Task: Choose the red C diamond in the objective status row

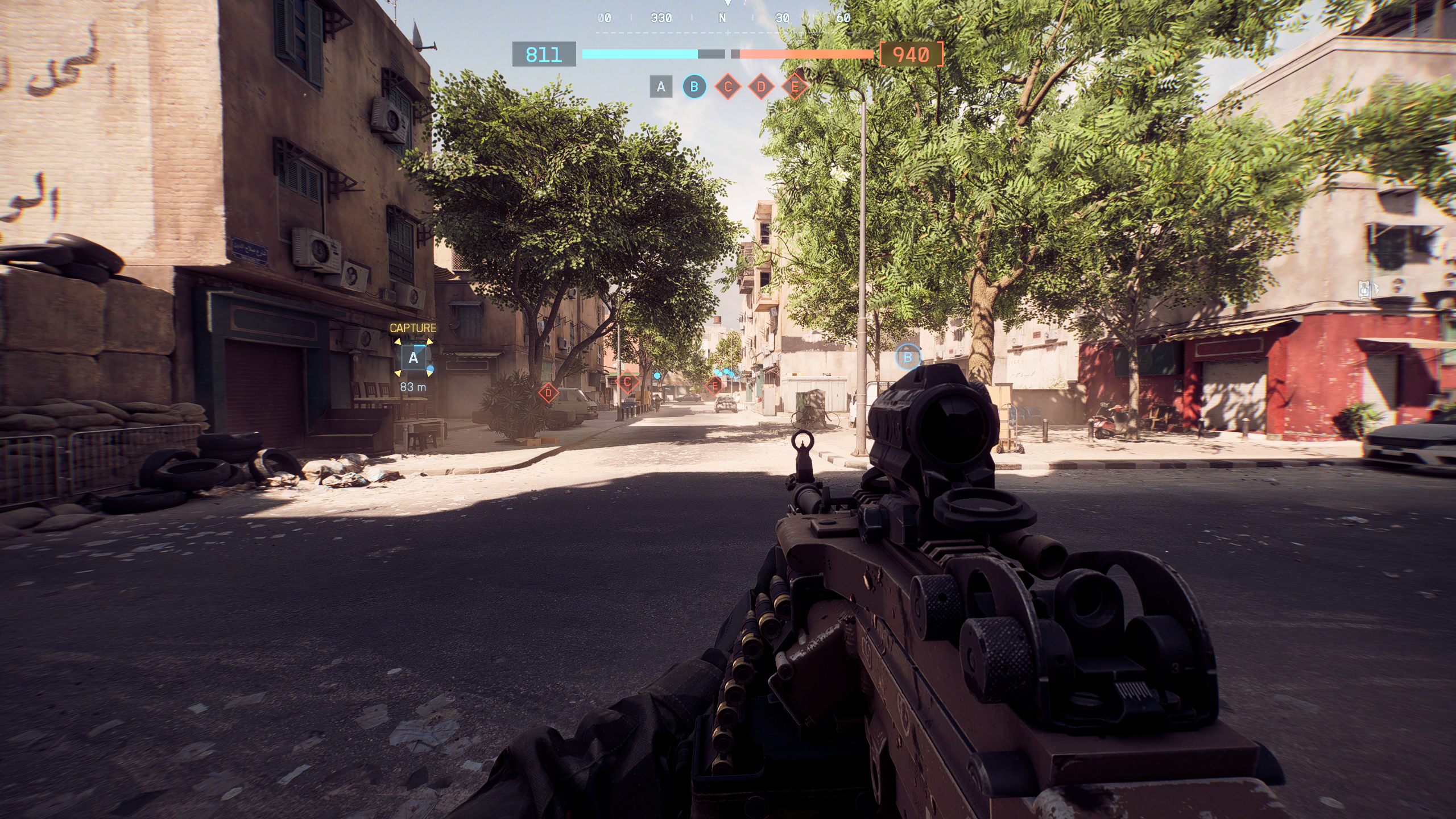Action: coord(727,87)
